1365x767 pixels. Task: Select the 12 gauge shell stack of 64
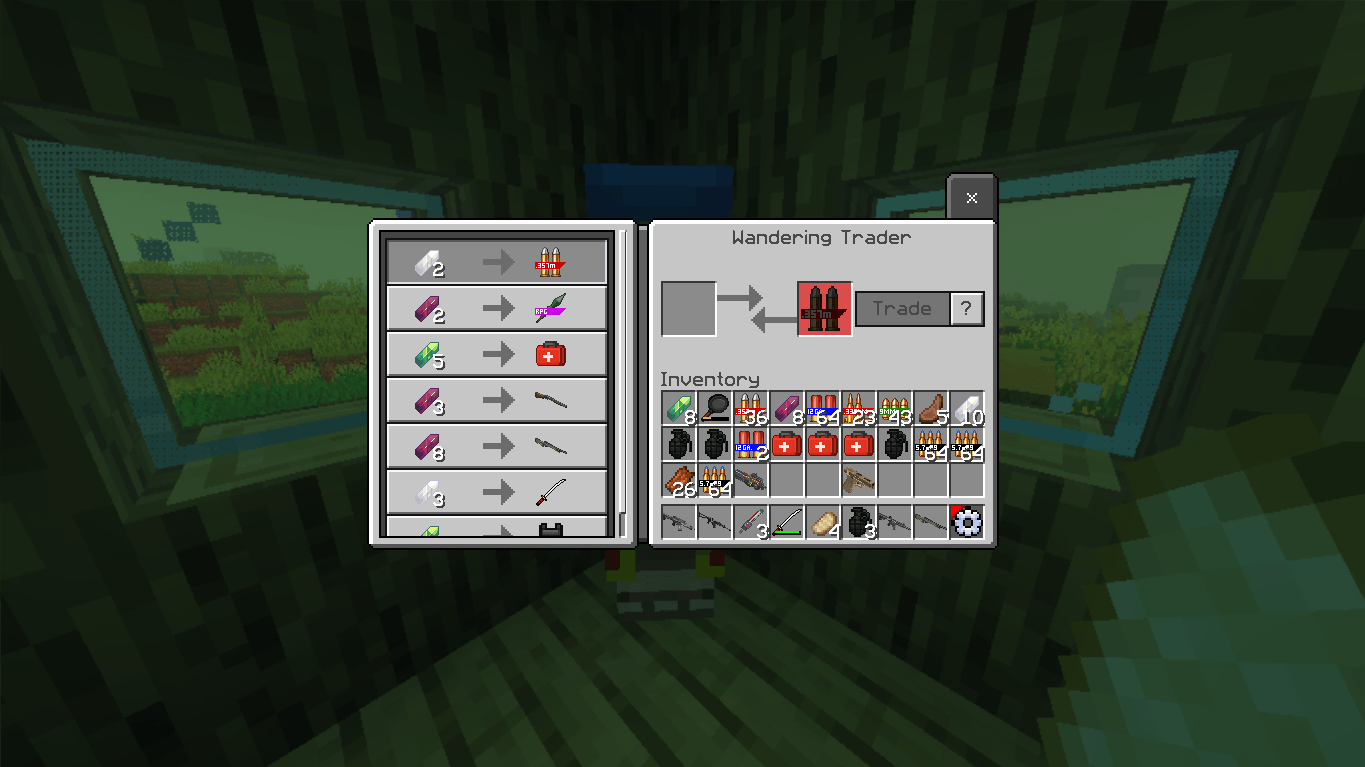(x=822, y=410)
